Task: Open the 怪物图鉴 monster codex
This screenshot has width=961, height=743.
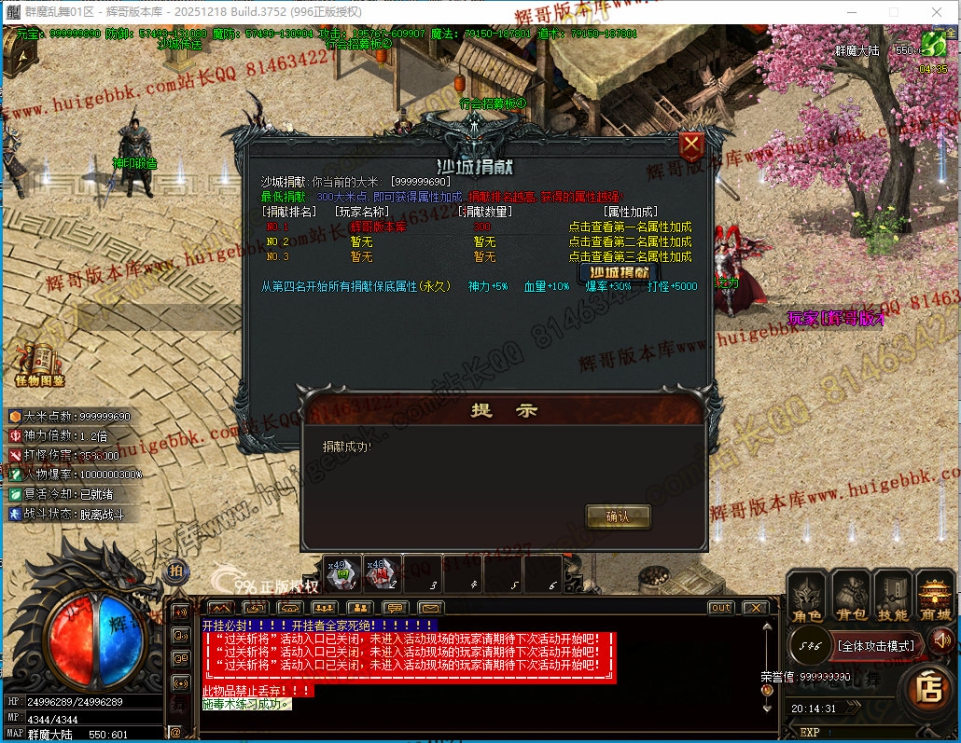Action: [x=40, y=364]
